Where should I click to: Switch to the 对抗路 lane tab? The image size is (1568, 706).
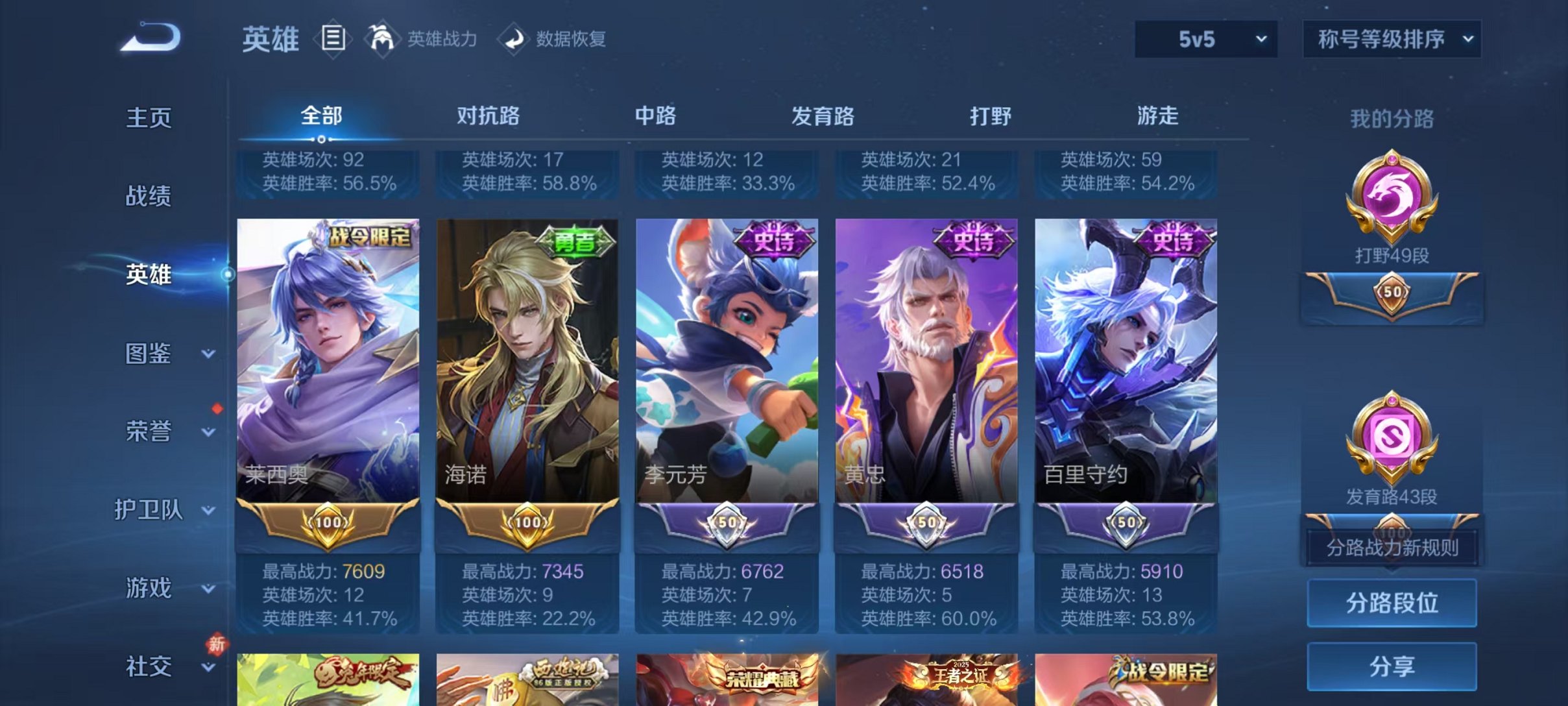click(x=487, y=116)
